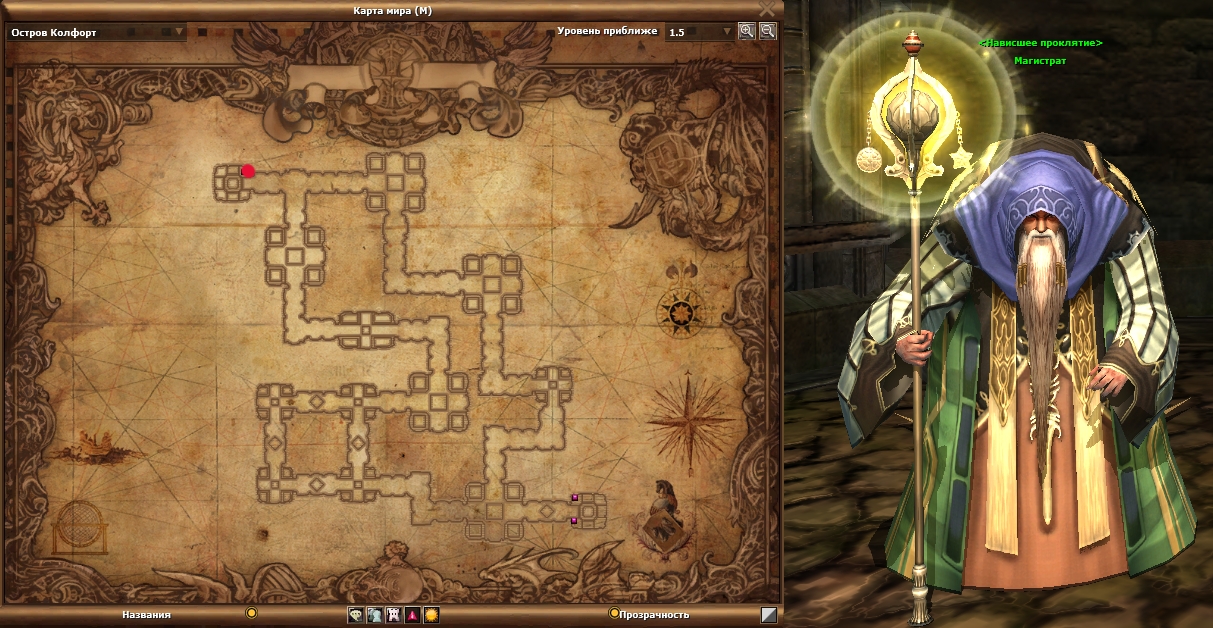Toggle the Названия names slider knob

(252, 613)
